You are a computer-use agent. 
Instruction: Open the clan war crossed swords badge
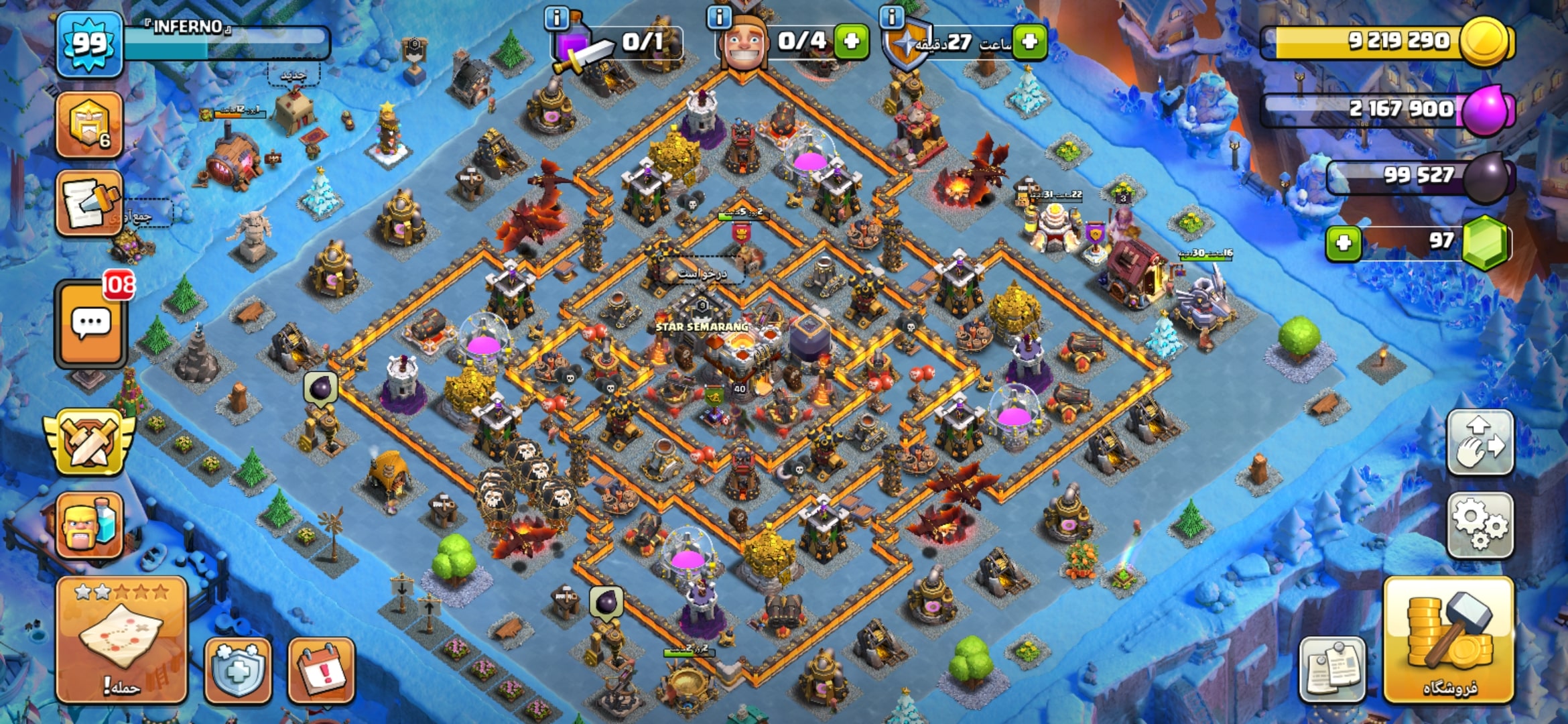click(90, 442)
